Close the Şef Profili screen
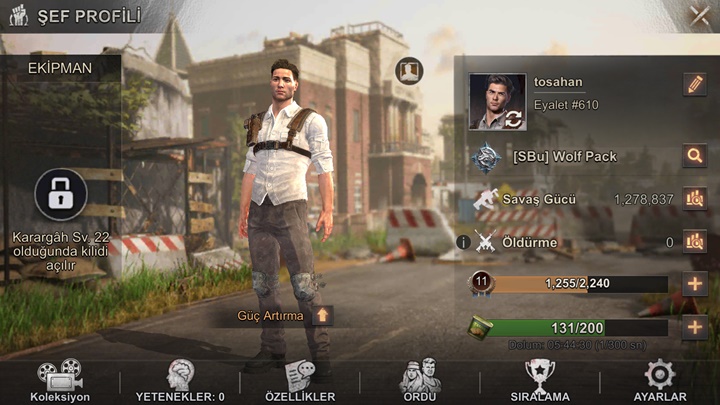 pos(699,16)
